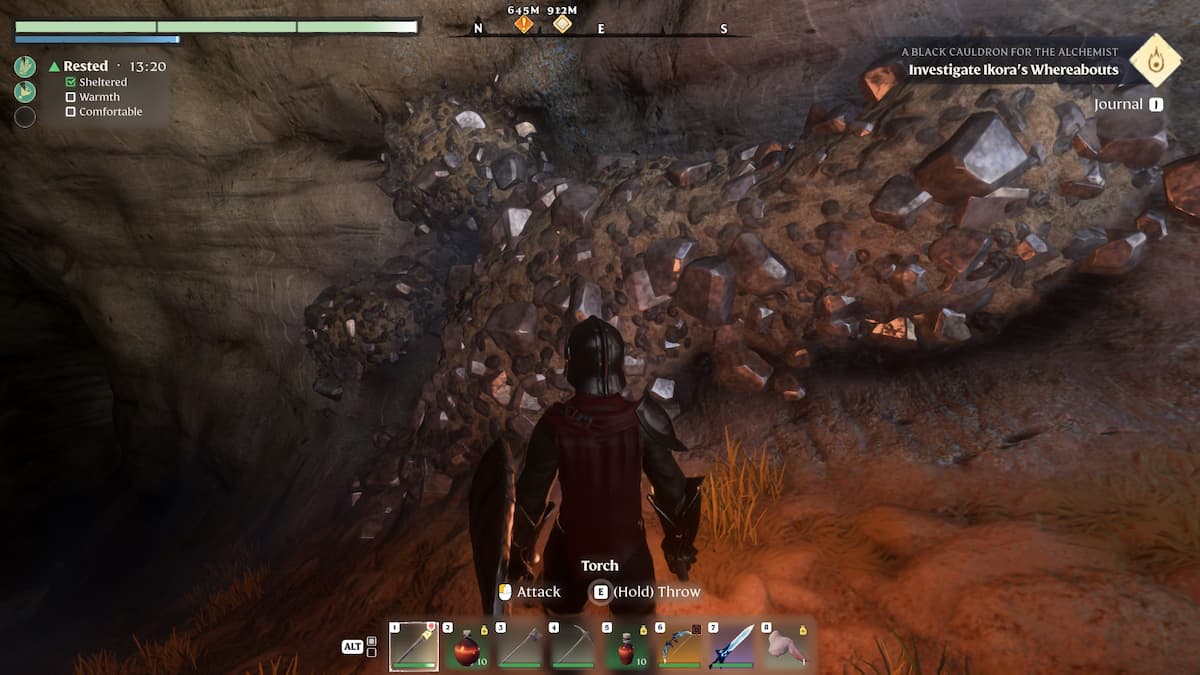The width and height of the screenshot is (1200, 675).
Task: Select the round red flask in slot 2
Action: (466, 645)
